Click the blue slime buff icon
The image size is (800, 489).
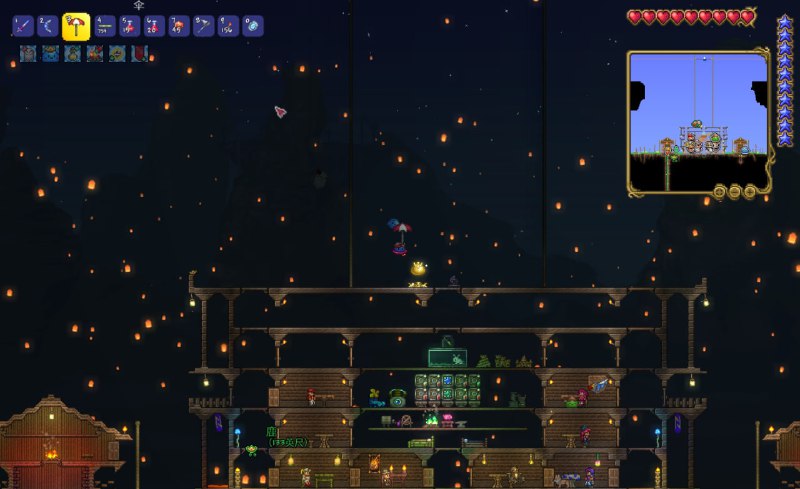pos(50,54)
